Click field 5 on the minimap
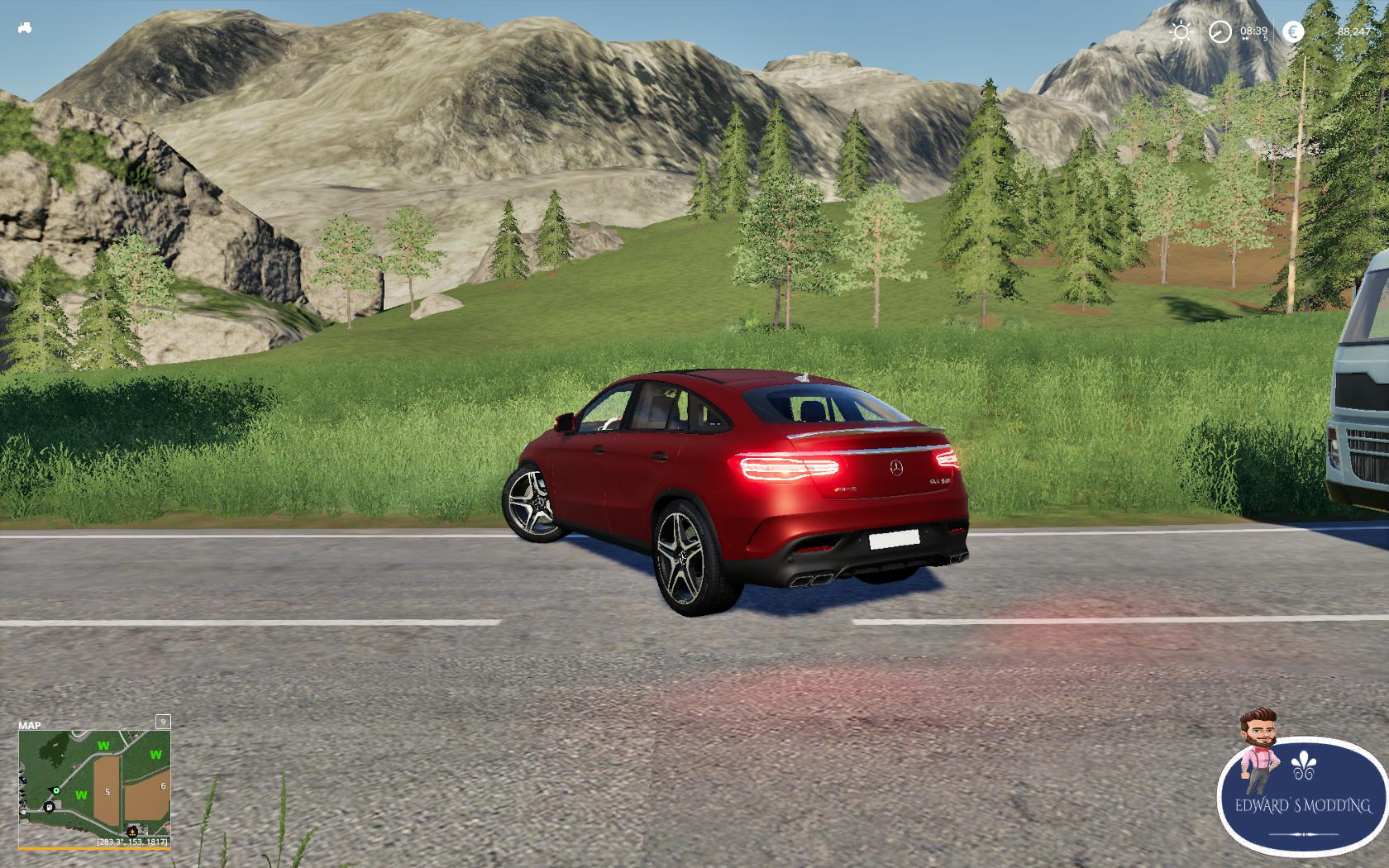This screenshot has width=1389, height=868. point(108,791)
